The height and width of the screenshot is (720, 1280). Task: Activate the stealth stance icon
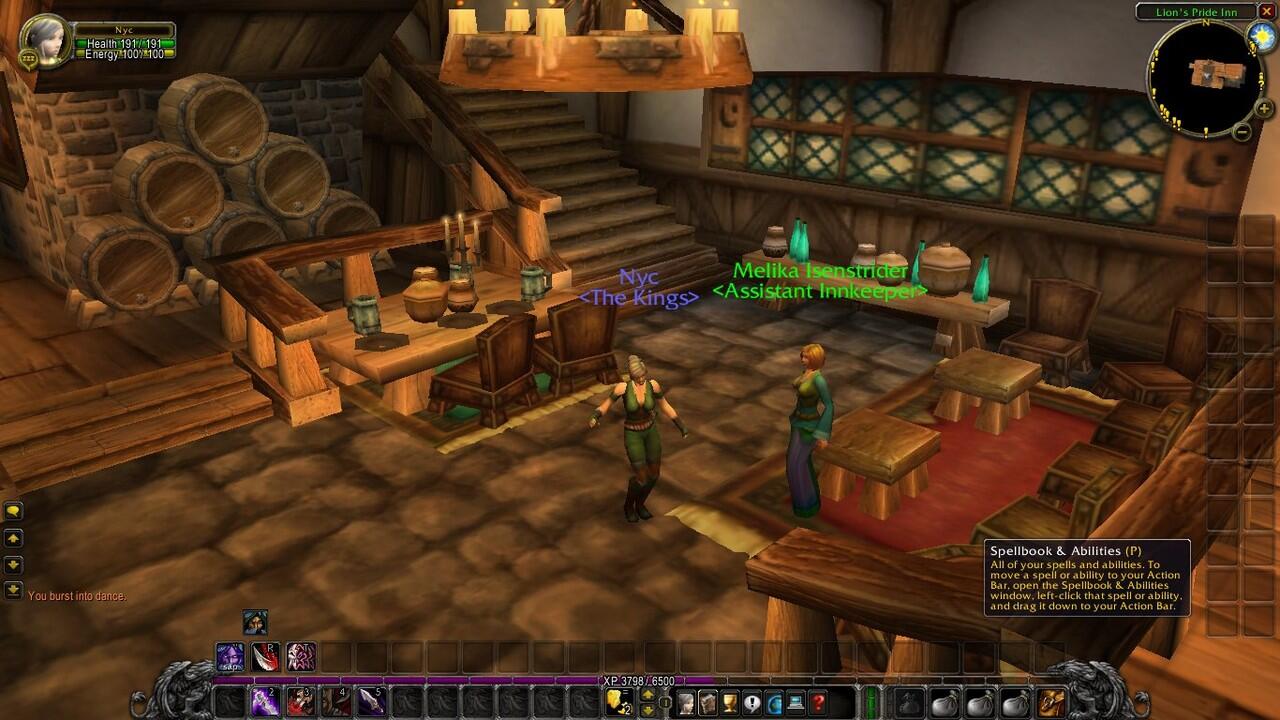pyautogui.click(x=255, y=622)
